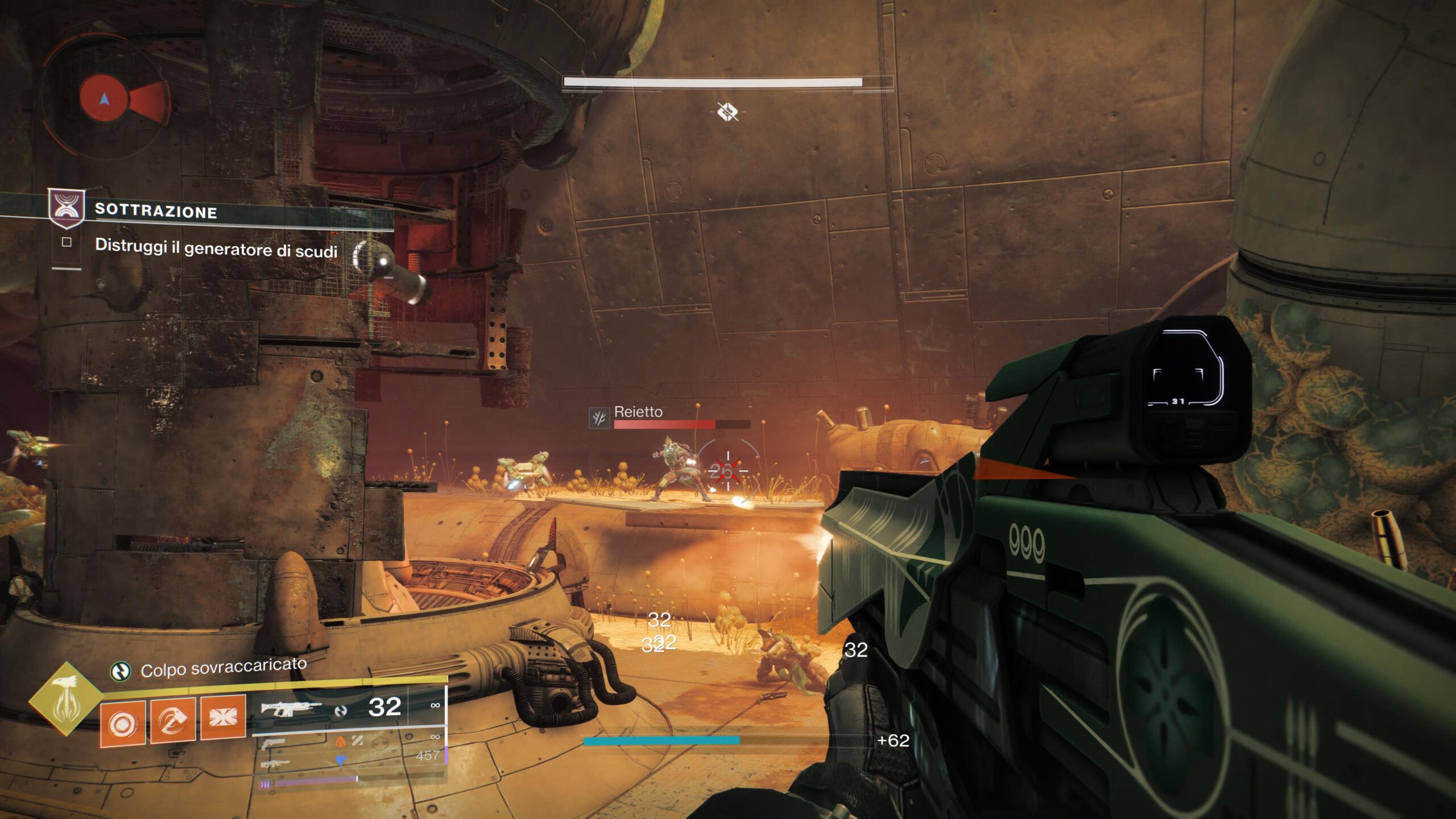Tick the Distruggi il generatore di scudi checkbox

pyautogui.click(x=67, y=242)
